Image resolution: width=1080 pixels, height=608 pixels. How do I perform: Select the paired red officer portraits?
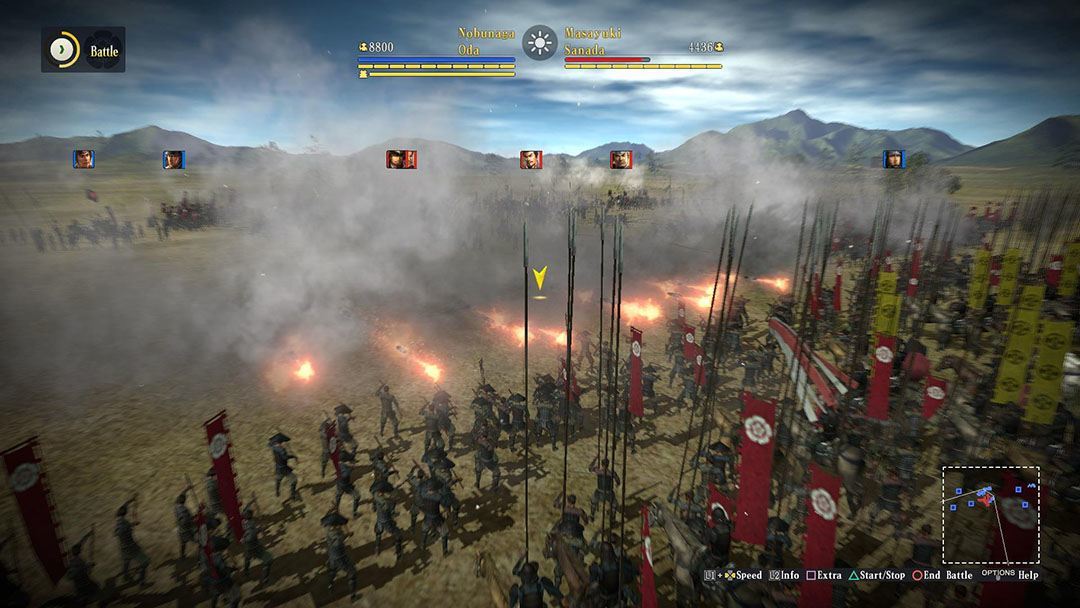(x=401, y=159)
